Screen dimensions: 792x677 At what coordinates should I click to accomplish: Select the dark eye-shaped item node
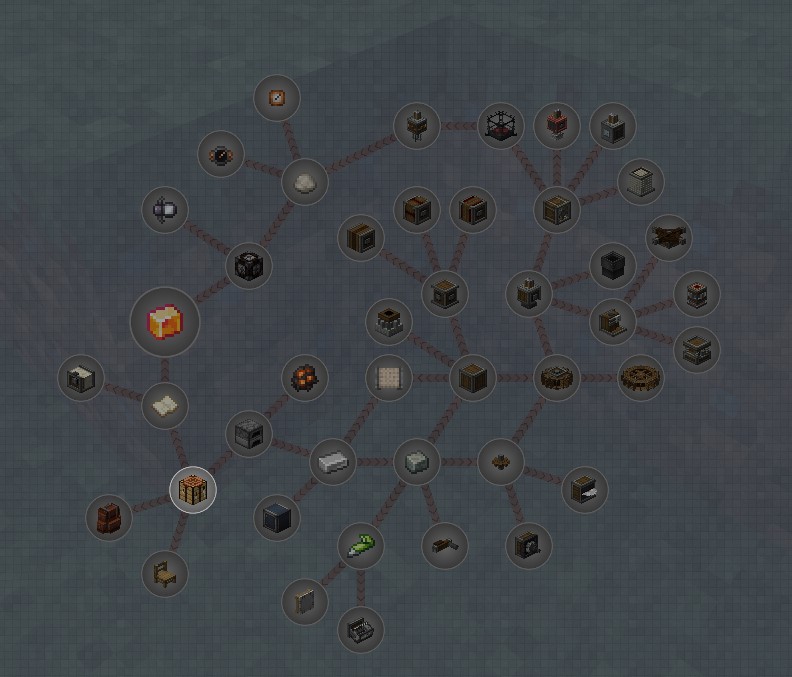click(221, 154)
